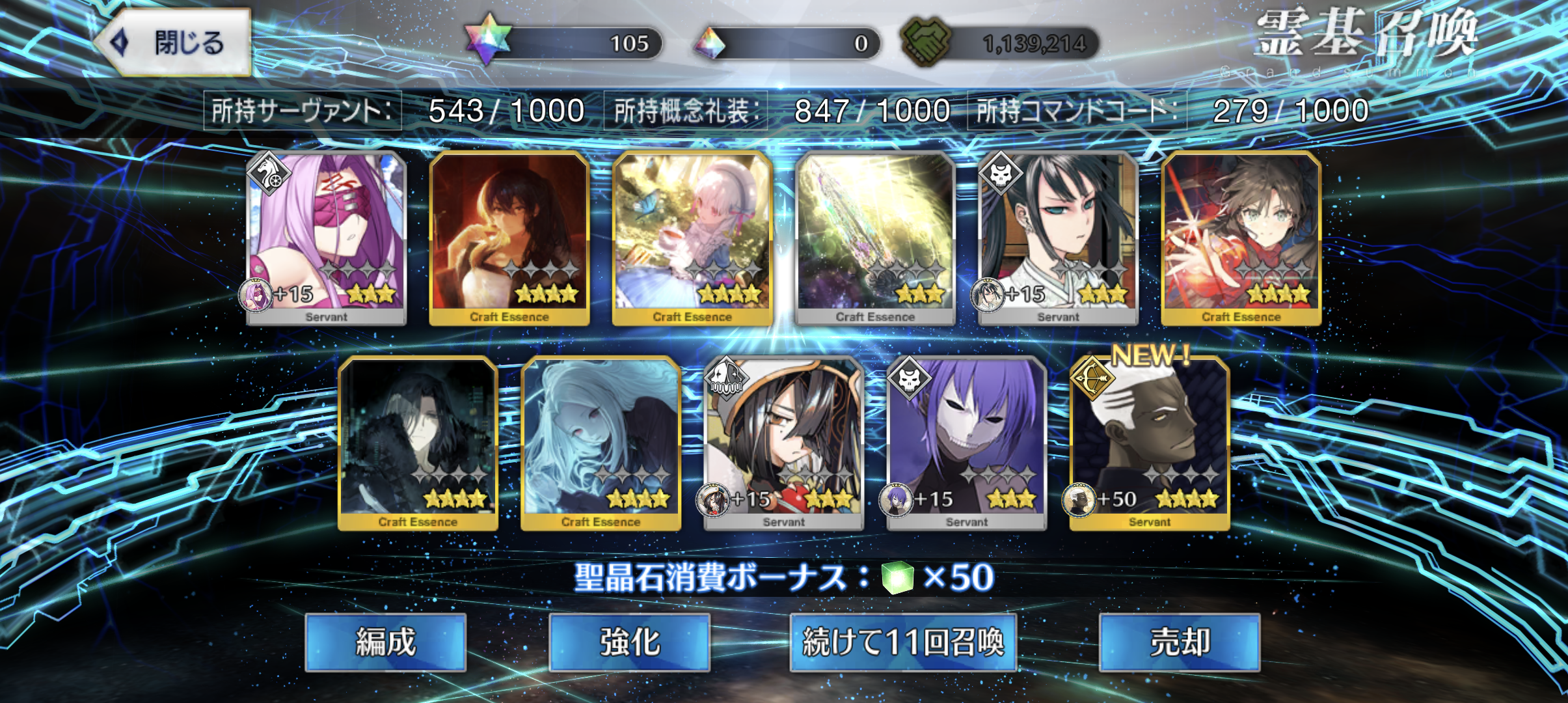The image size is (1568, 703).
Task: Open the 売却 sell button
Action: click(x=1180, y=642)
